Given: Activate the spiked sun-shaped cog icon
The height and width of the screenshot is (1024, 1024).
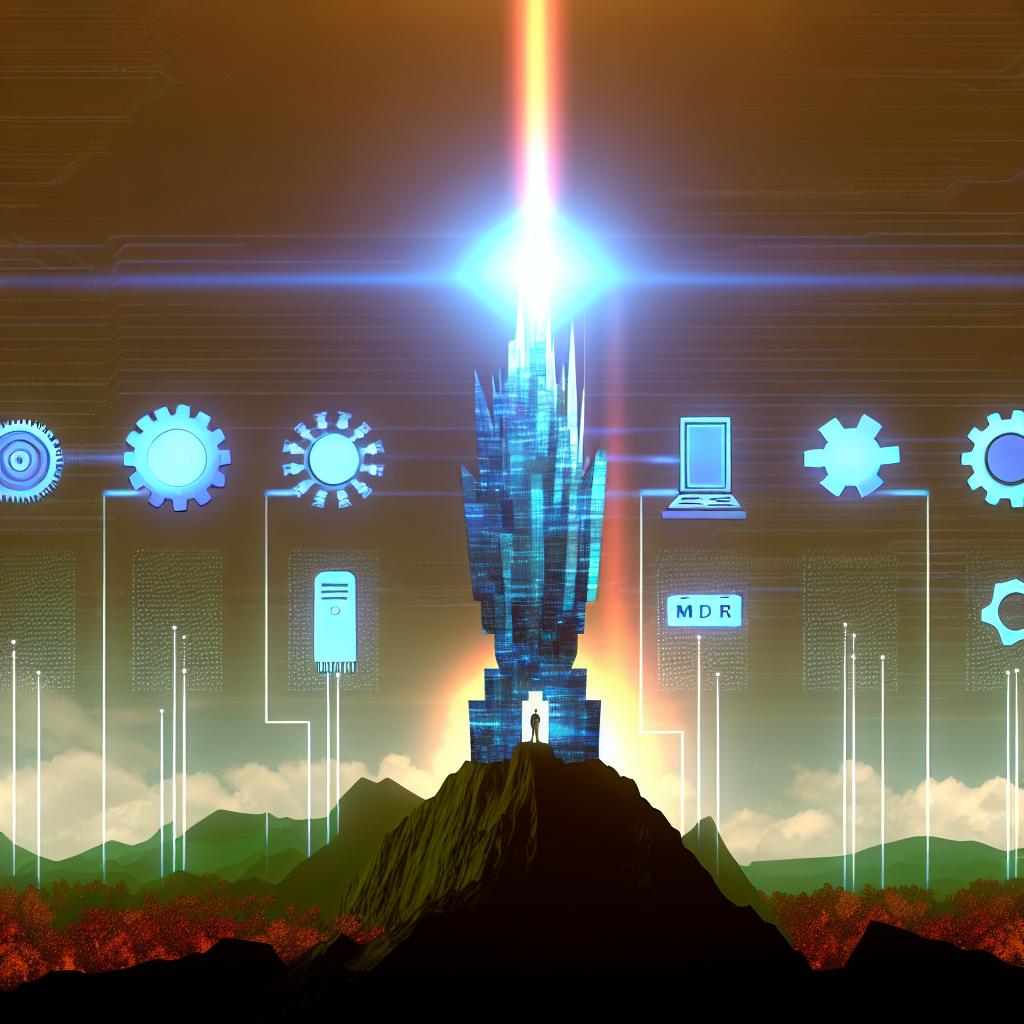Looking at the screenshot, I should tap(333, 460).
